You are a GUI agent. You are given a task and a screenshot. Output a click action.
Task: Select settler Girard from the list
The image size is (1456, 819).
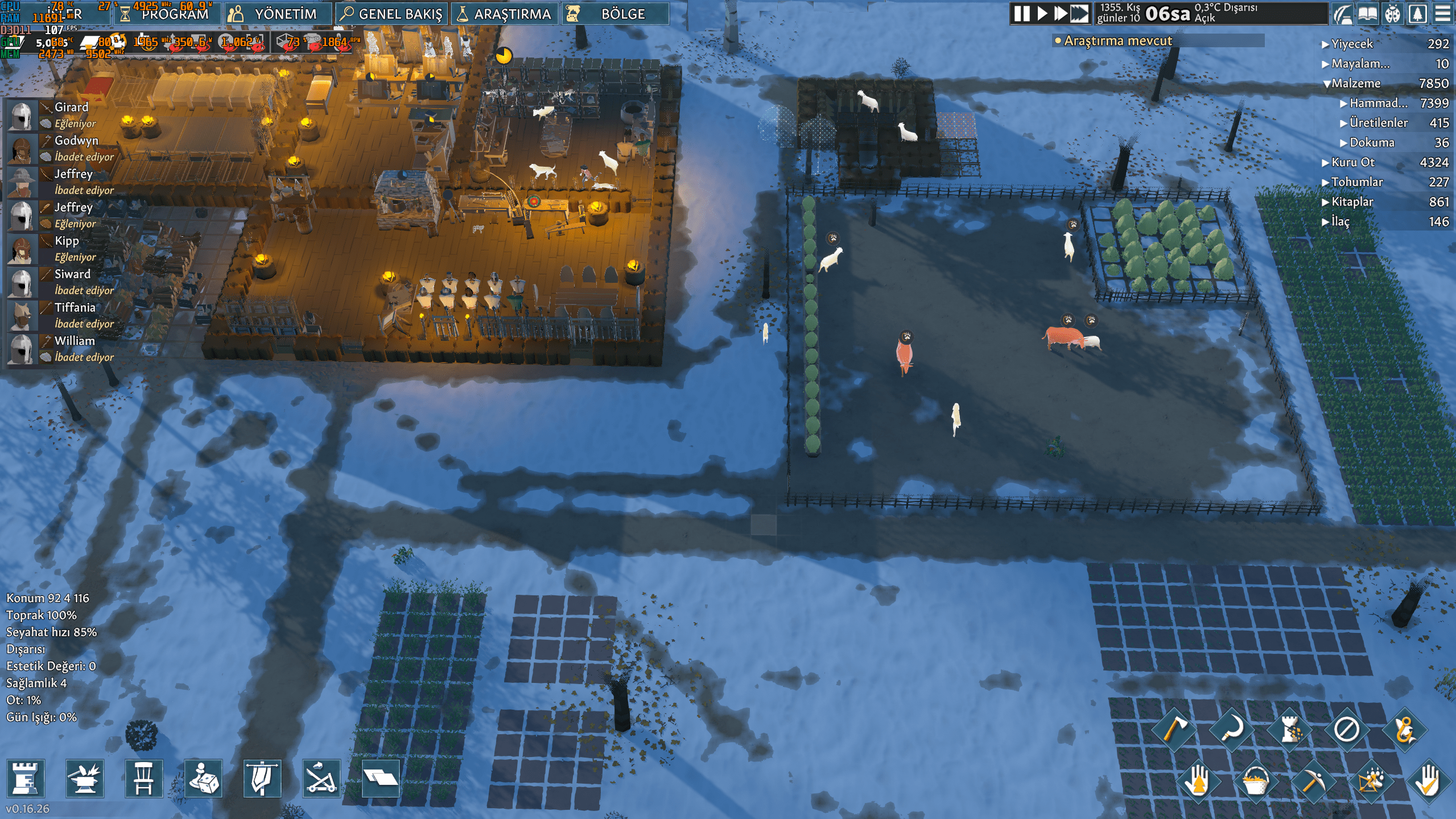tap(71, 107)
